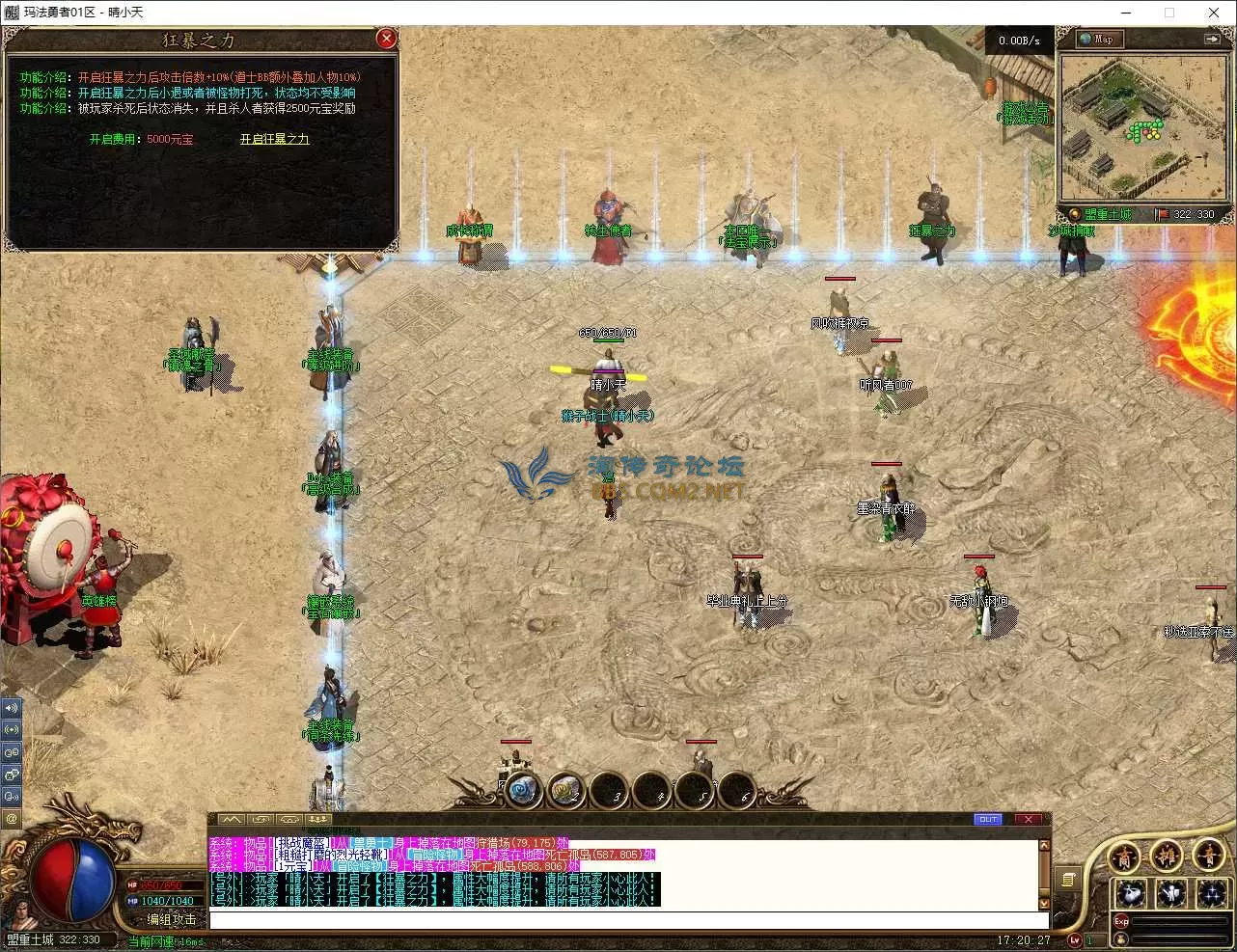Image resolution: width=1237 pixels, height=952 pixels.
Task: Toggle the speaker sound icon
Action: (12, 707)
